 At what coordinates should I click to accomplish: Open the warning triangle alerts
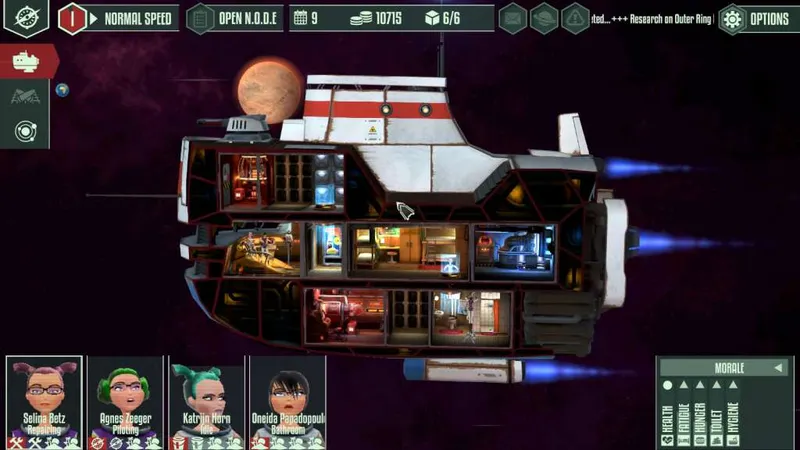pos(576,18)
